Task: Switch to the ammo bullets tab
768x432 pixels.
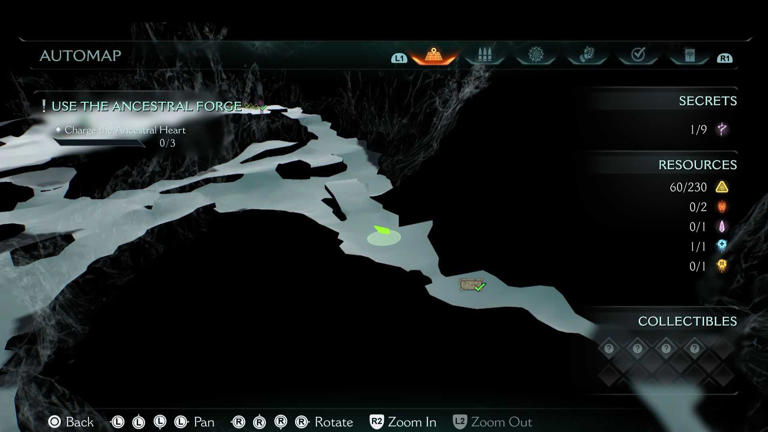Action: [486, 56]
